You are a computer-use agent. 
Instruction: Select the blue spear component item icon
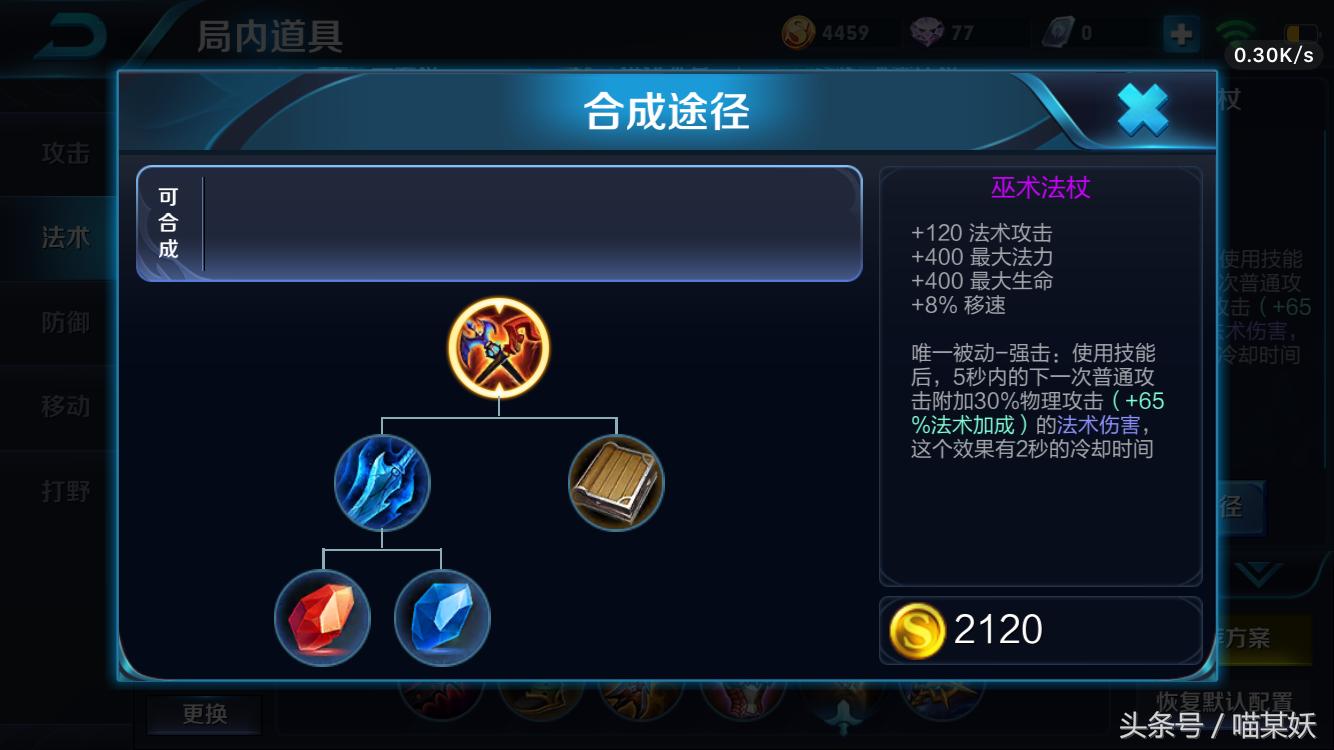[380, 484]
